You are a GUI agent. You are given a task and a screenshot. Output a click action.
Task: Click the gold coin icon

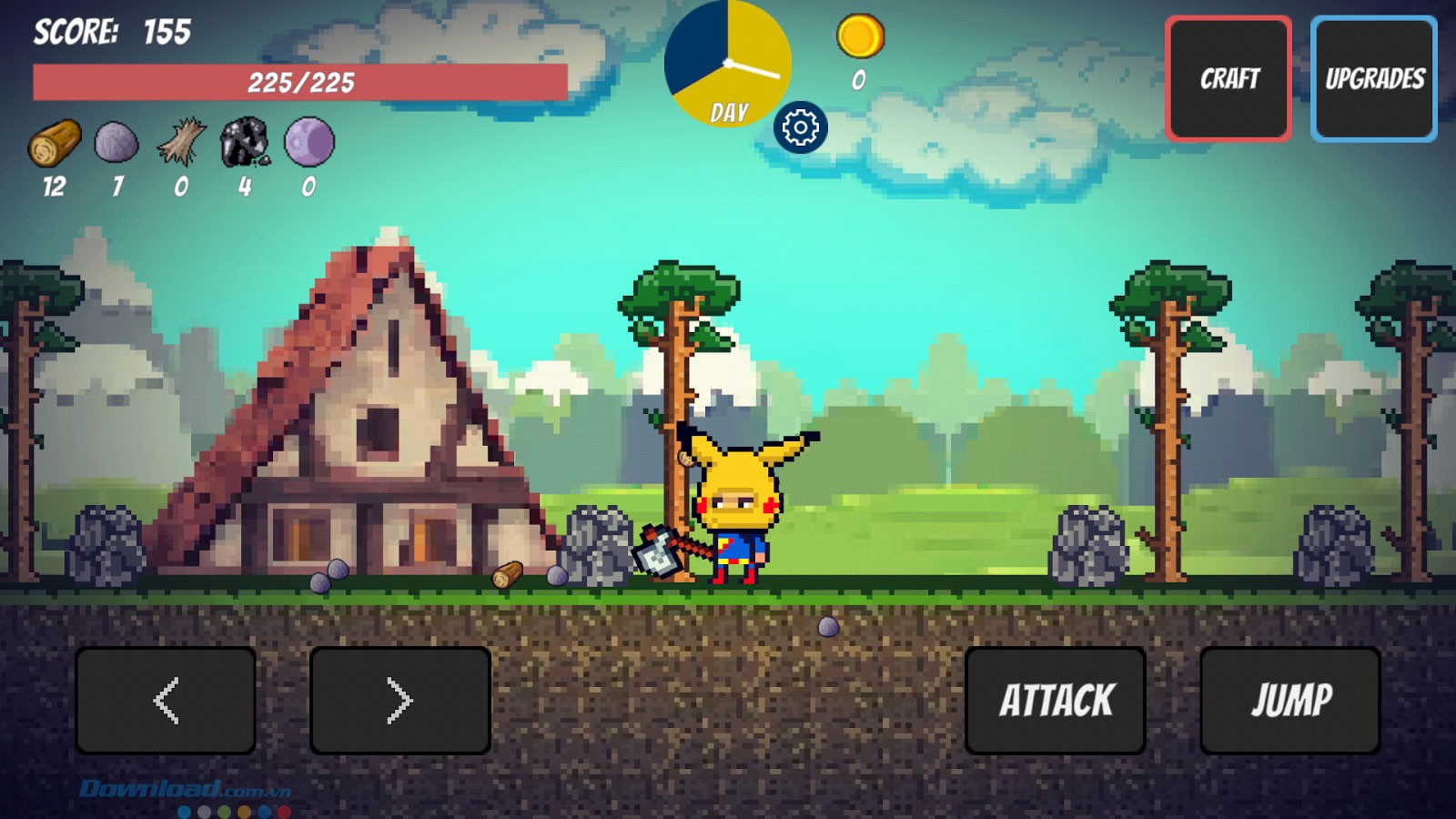pyautogui.click(x=860, y=36)
